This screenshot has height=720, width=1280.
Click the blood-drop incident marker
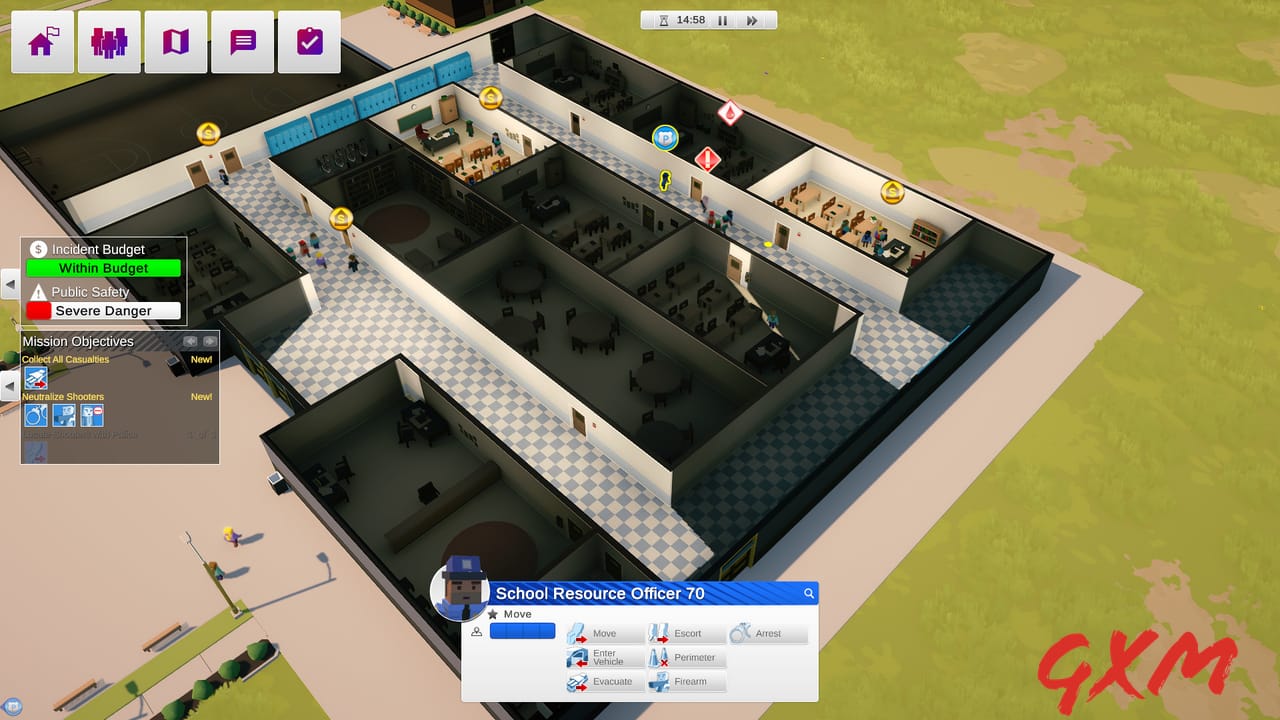point(729,112)
